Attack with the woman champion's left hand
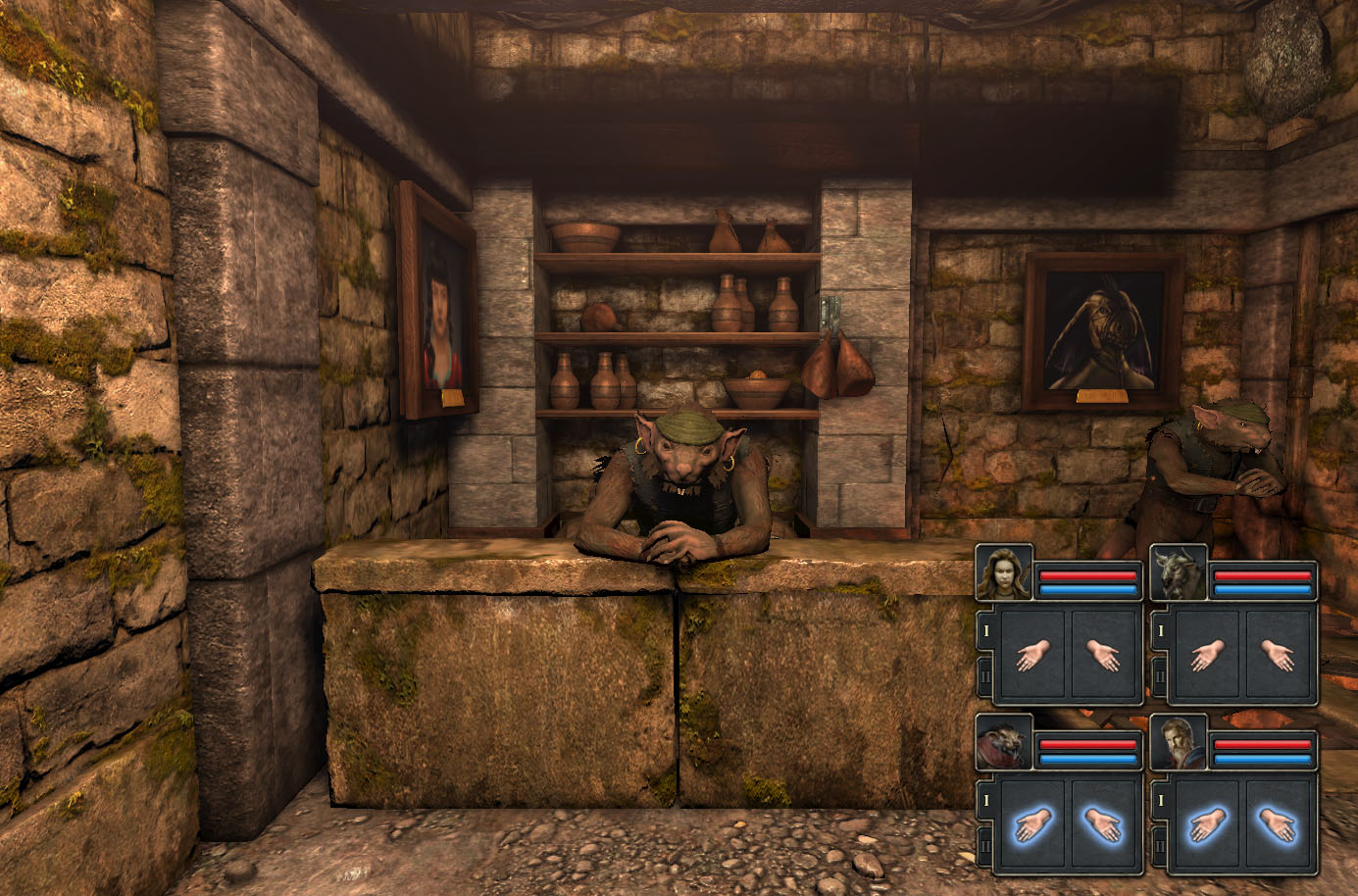 tap(1032, 656)
